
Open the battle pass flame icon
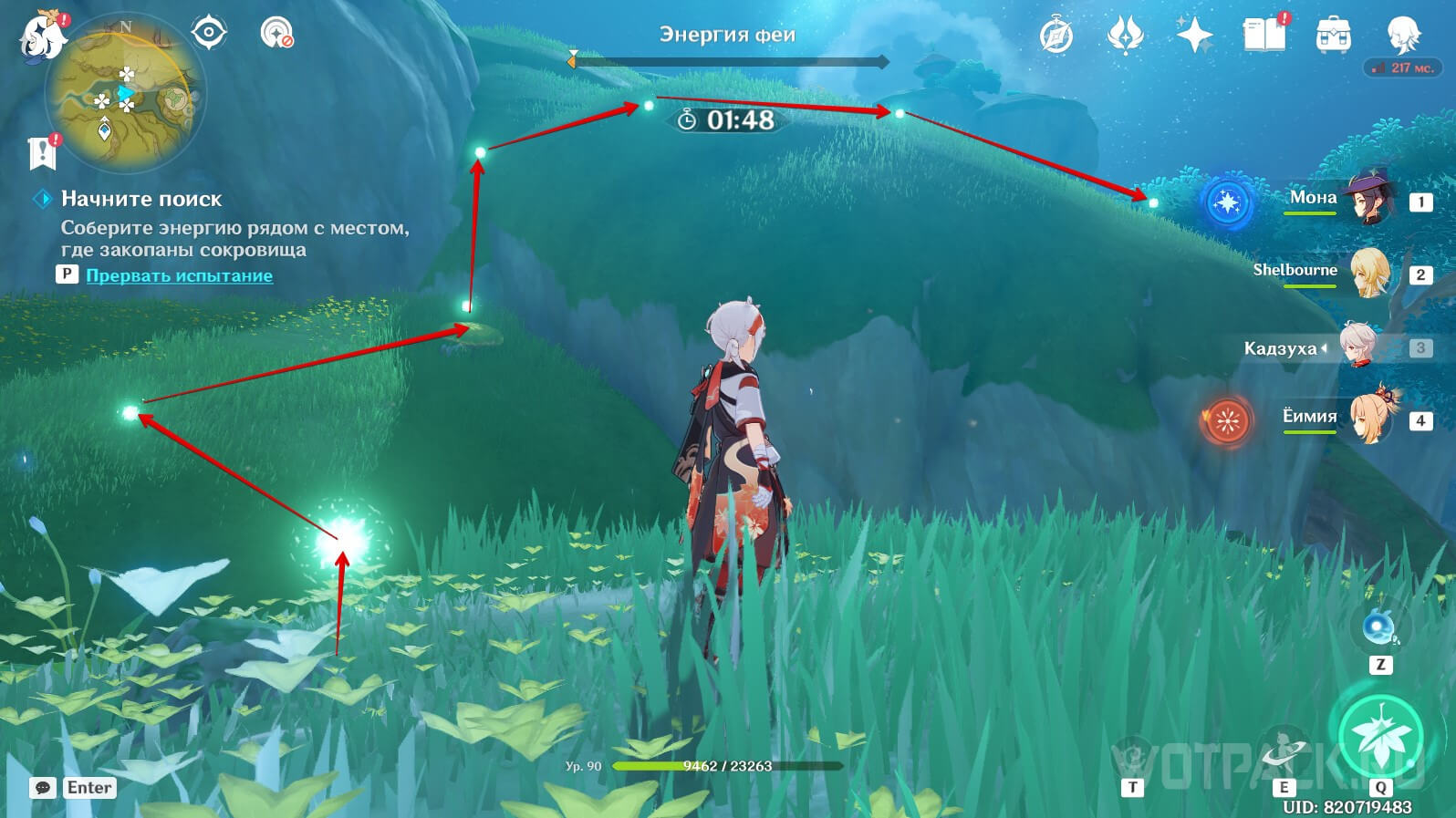click(x=1125, y=36)
